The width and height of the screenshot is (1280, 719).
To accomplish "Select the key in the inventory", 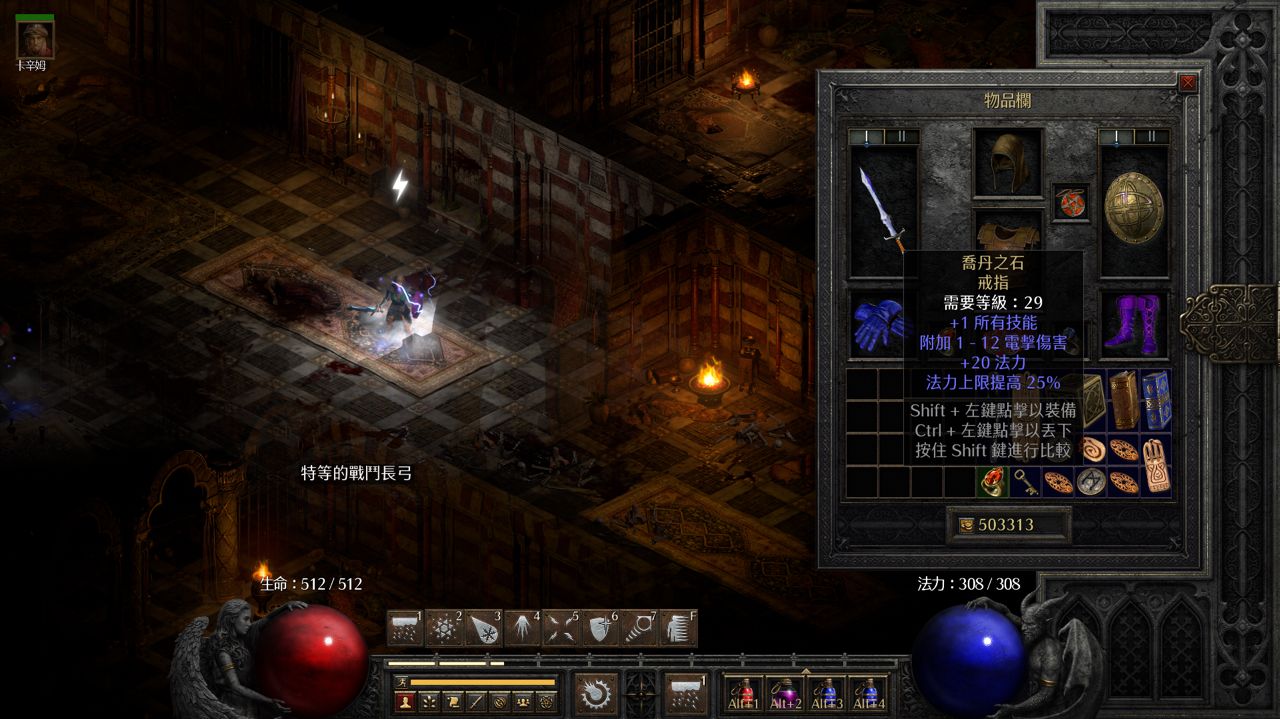I will (x=1024, y=483).
